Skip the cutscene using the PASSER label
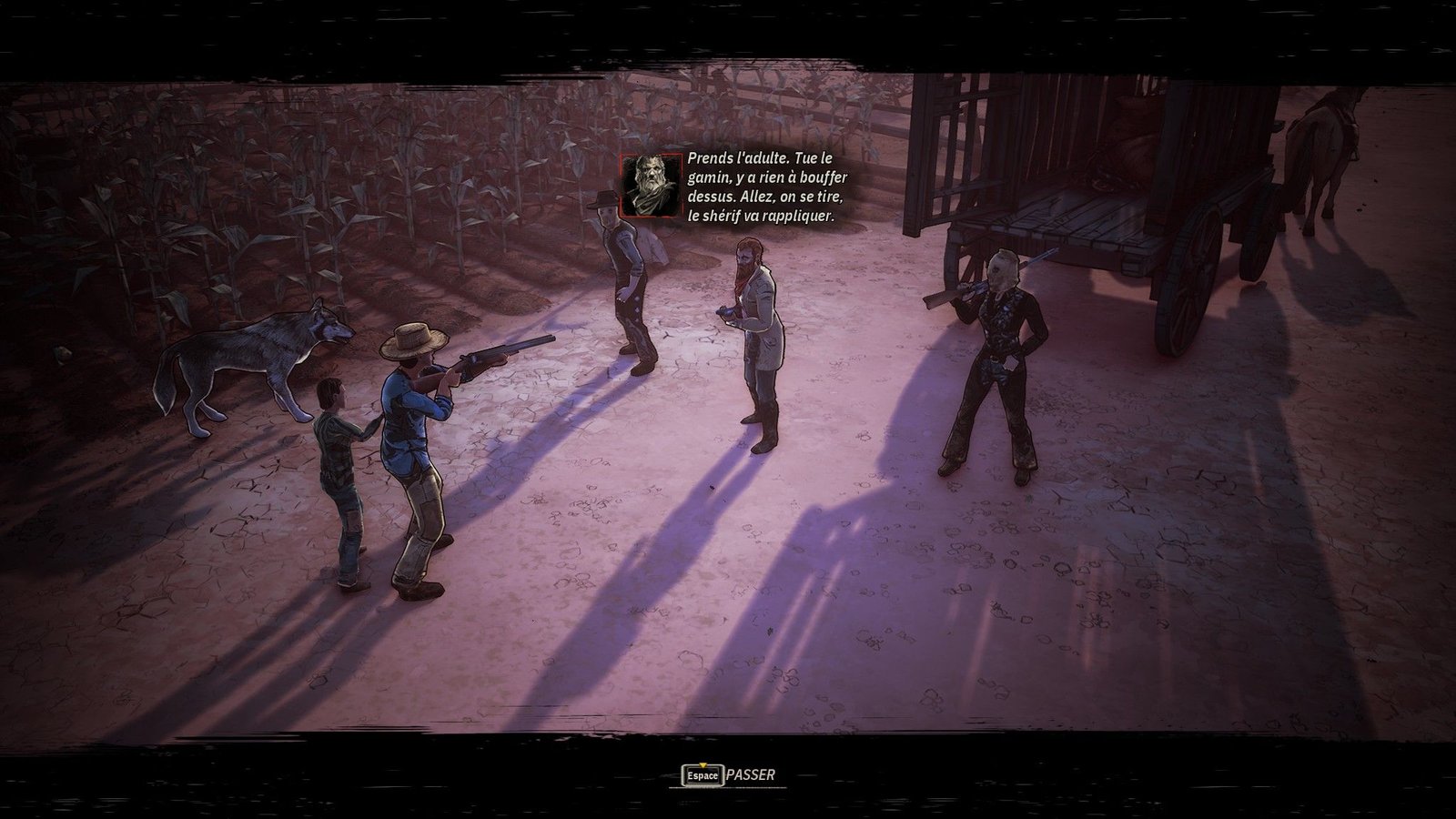 click(x=751, y=775)
